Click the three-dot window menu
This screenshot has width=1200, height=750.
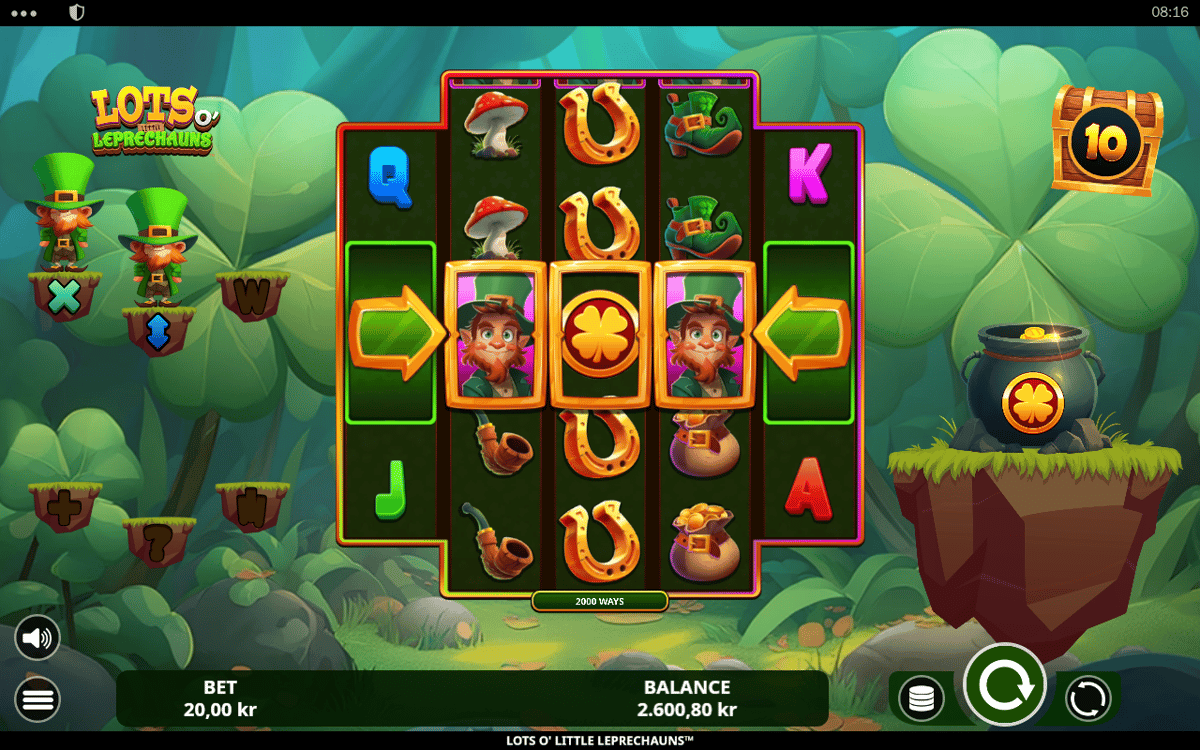23,13
